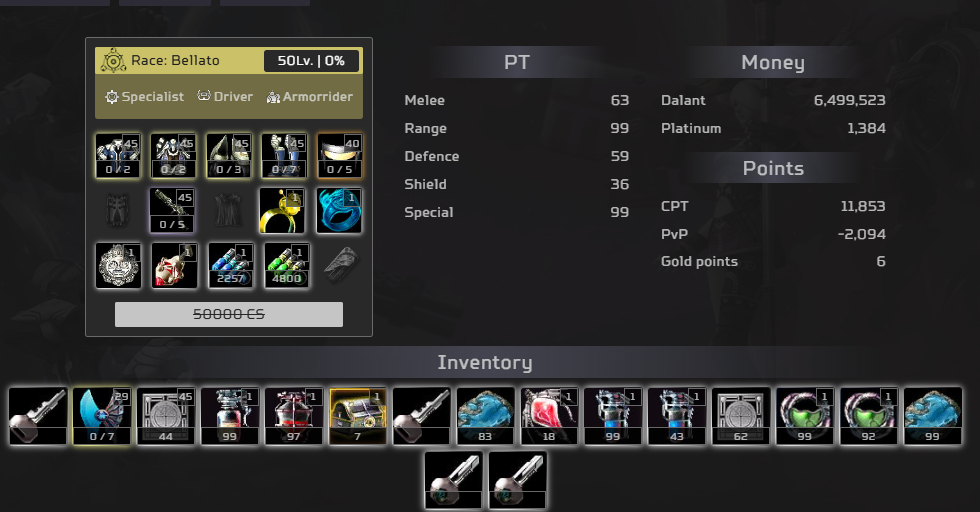
Task: Select the gold ring equipment slot
Action: coord(282,210)
